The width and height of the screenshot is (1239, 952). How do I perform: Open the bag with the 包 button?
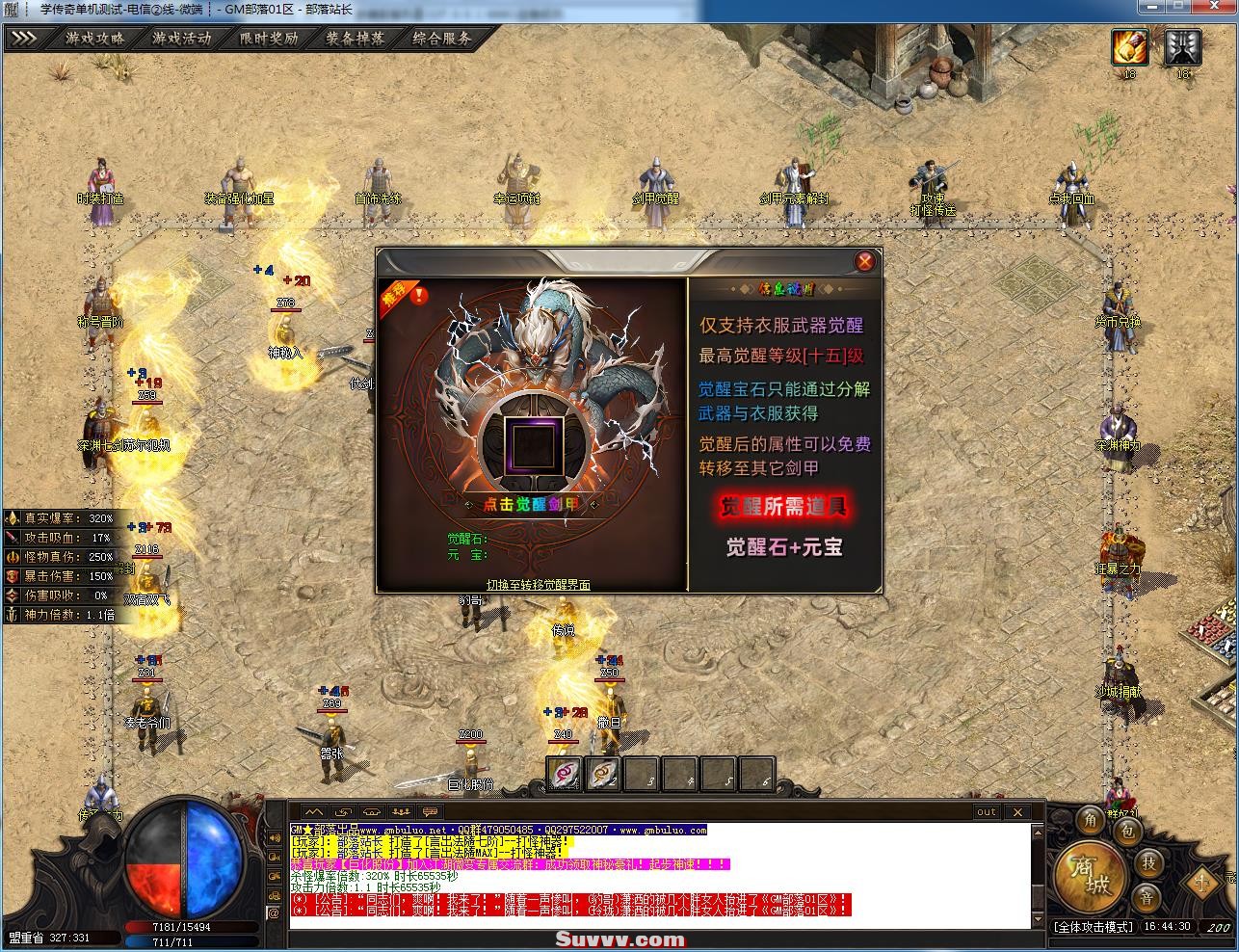click(x=1129, y=831)
